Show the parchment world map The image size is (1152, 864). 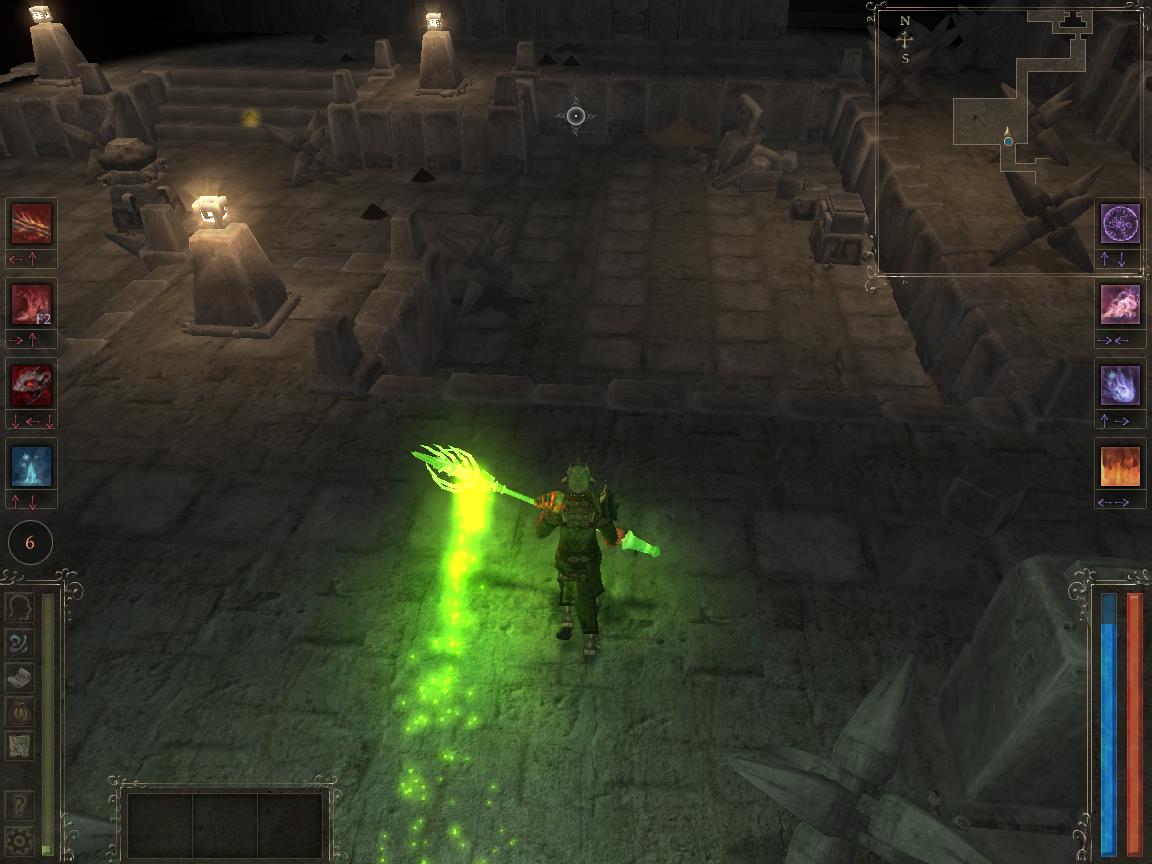point(20,745)
